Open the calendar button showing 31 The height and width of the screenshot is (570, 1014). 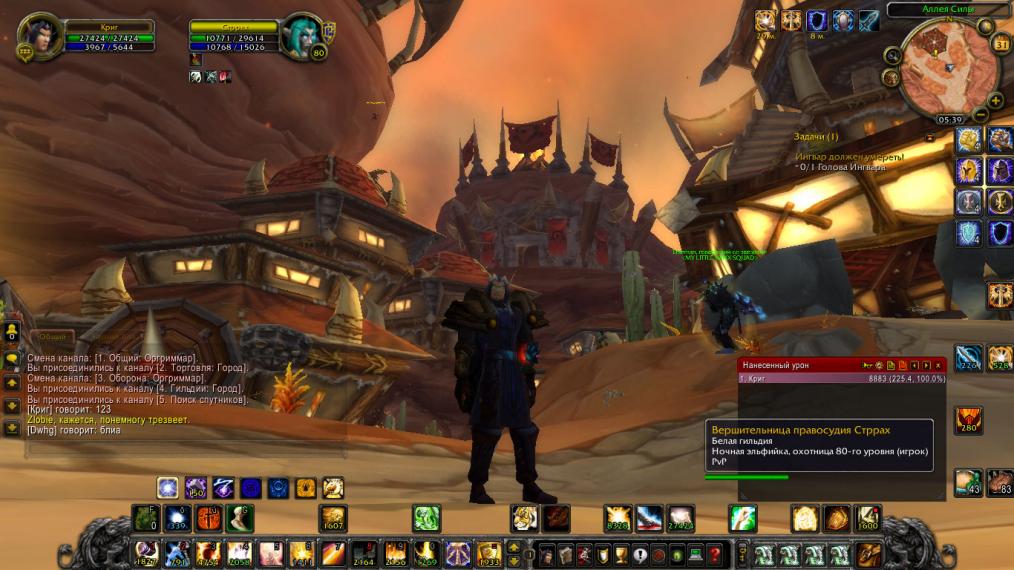1002,43
